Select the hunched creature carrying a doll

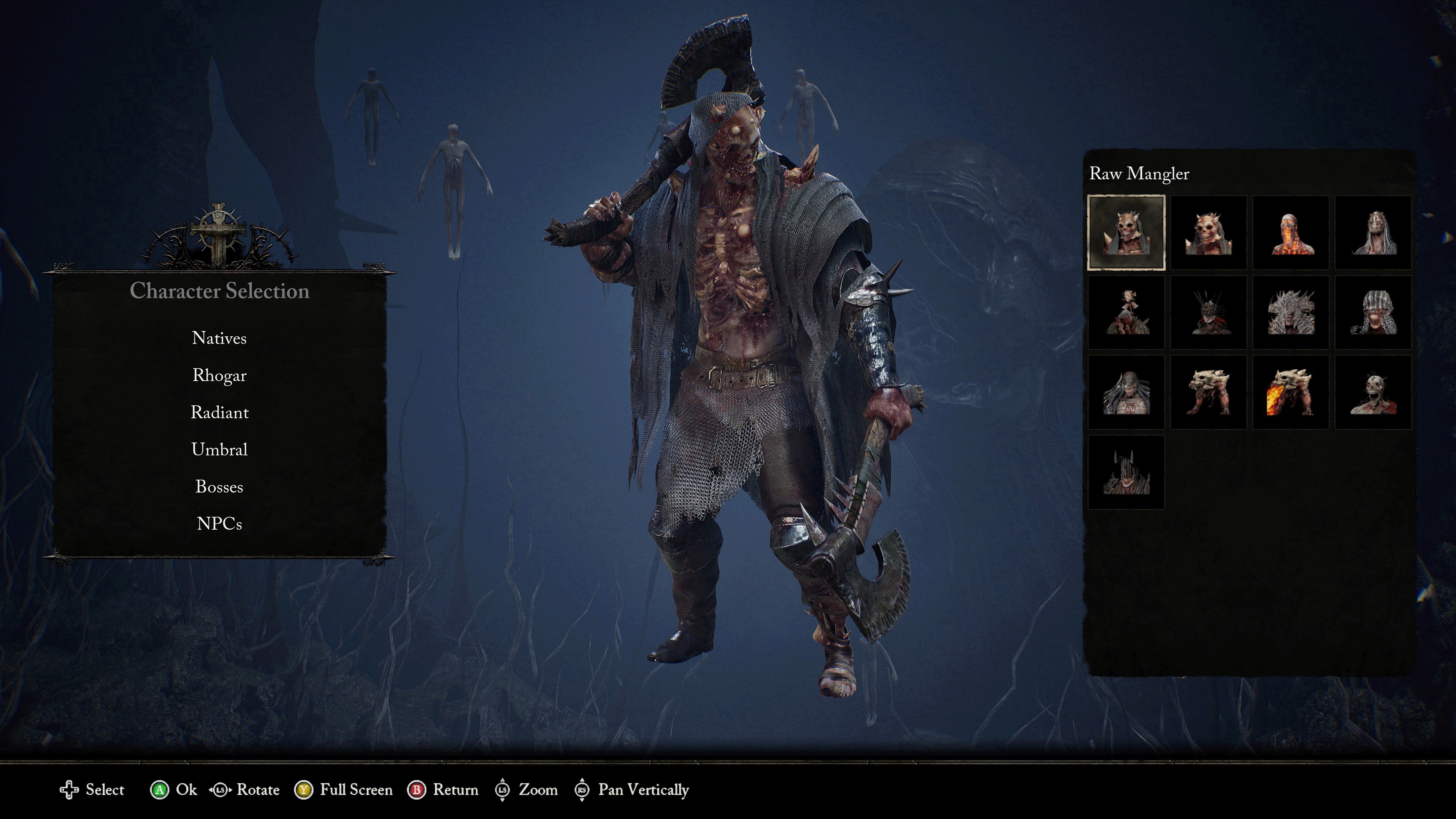coord(1126,312)
